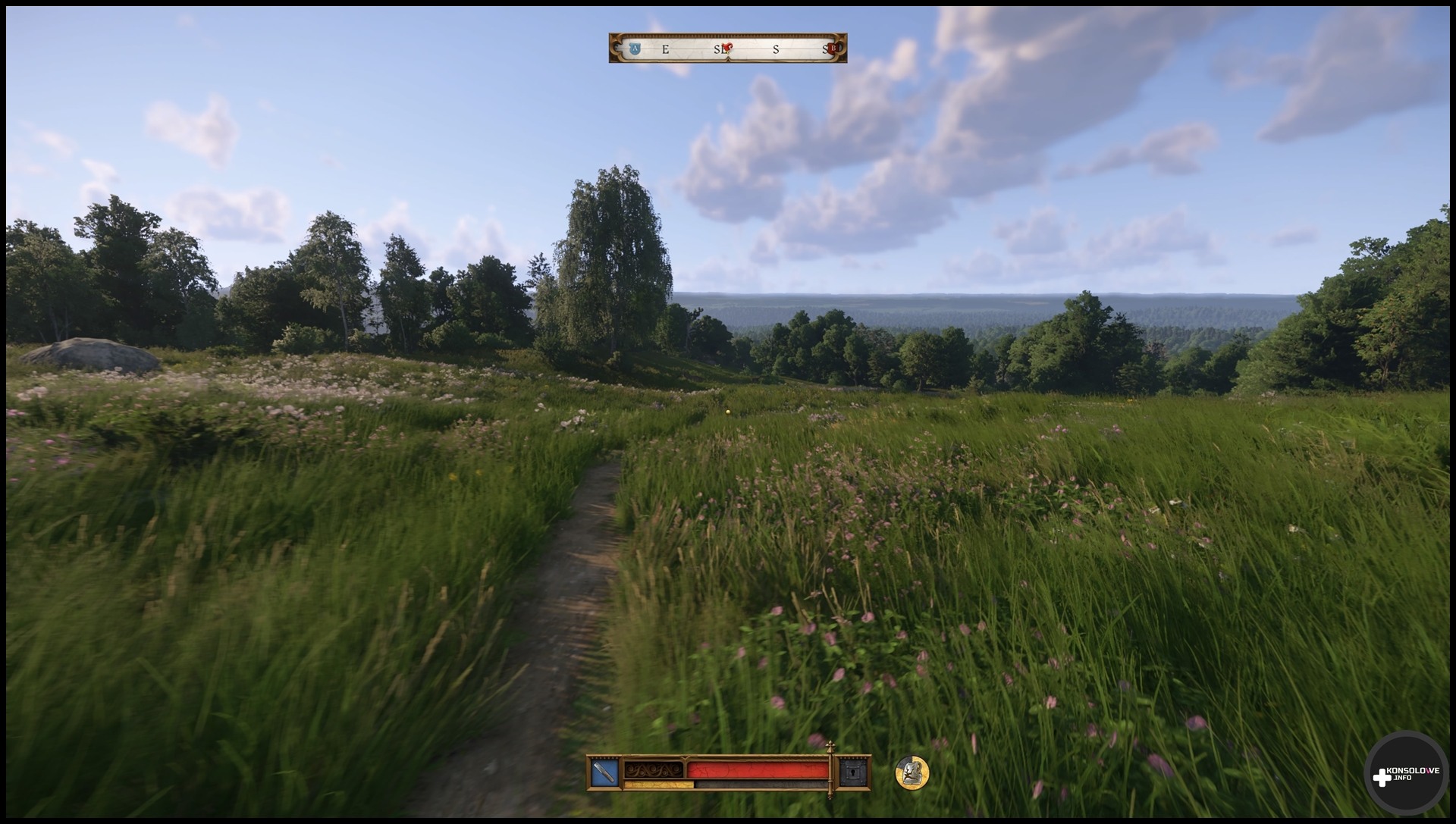Select the red shield B quest marker
The width and height of the screenshot is (1456, 824).
coord(833,49)
